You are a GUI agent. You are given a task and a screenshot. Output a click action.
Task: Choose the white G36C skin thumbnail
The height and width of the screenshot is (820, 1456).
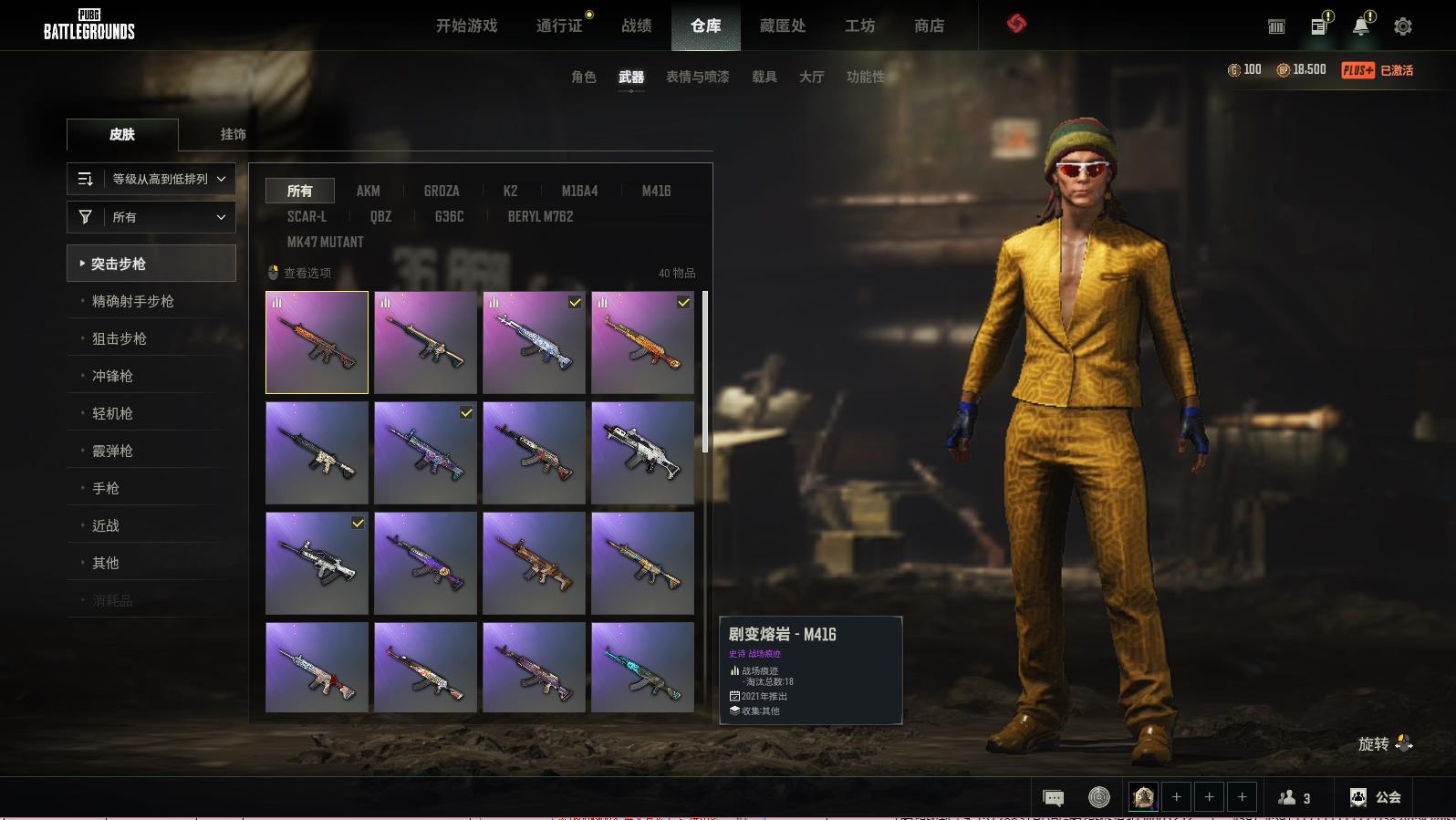coord(642,452)
